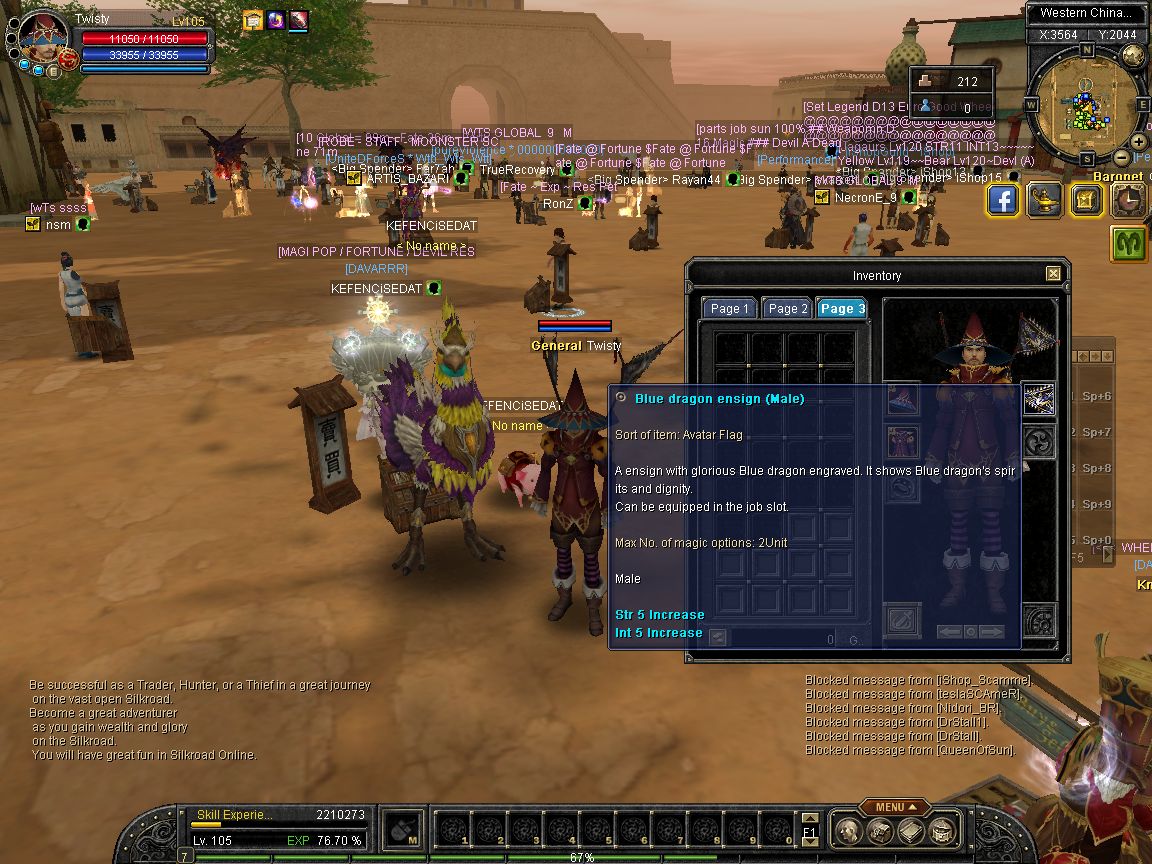
Task: Select the Blue dragon ensign flag slot
Action: 1040,398
